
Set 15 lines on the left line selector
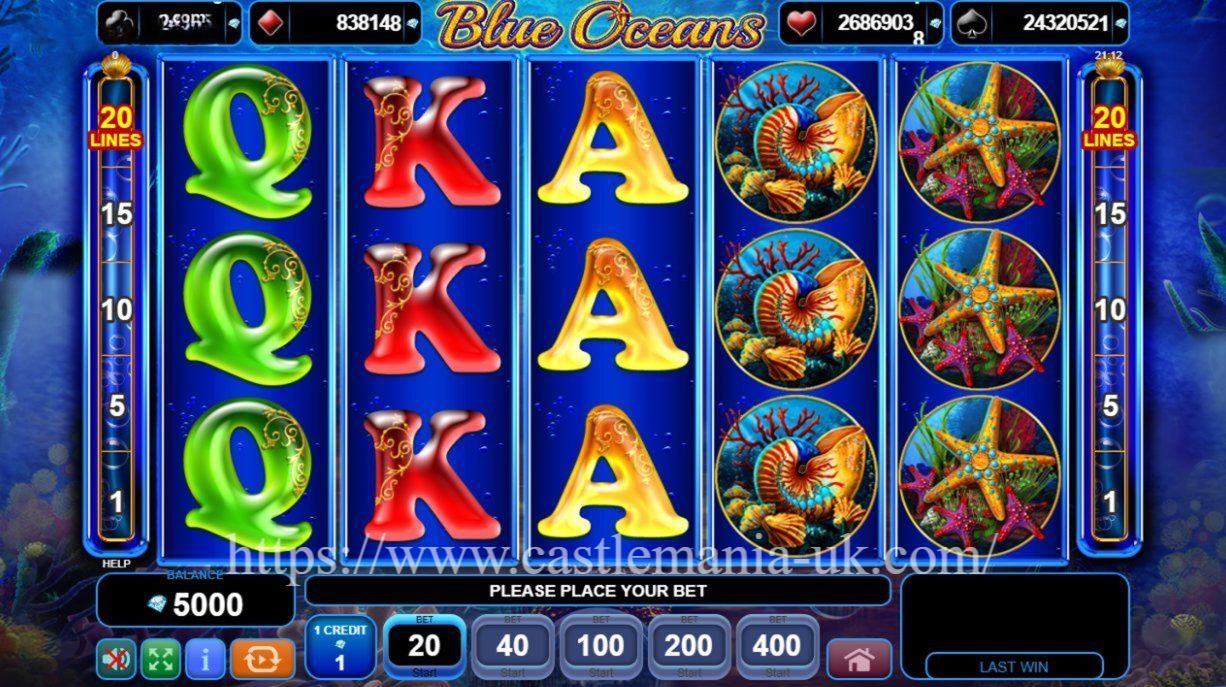[116, 214]
